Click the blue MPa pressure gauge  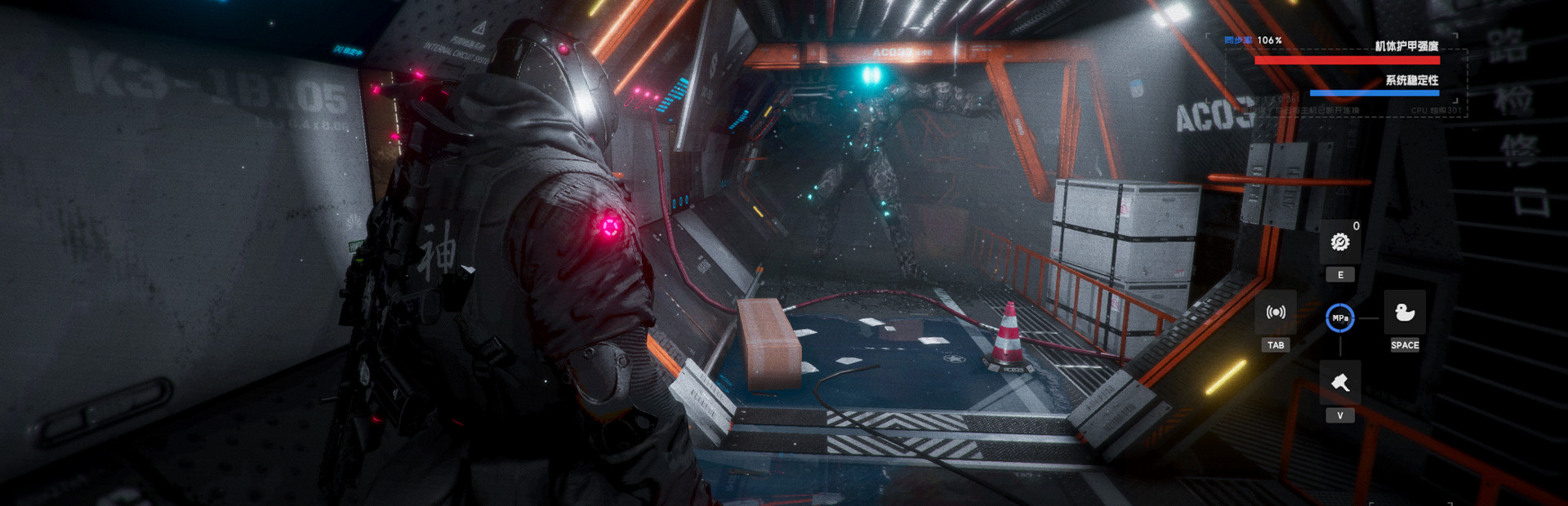[x=1340, y=318]
